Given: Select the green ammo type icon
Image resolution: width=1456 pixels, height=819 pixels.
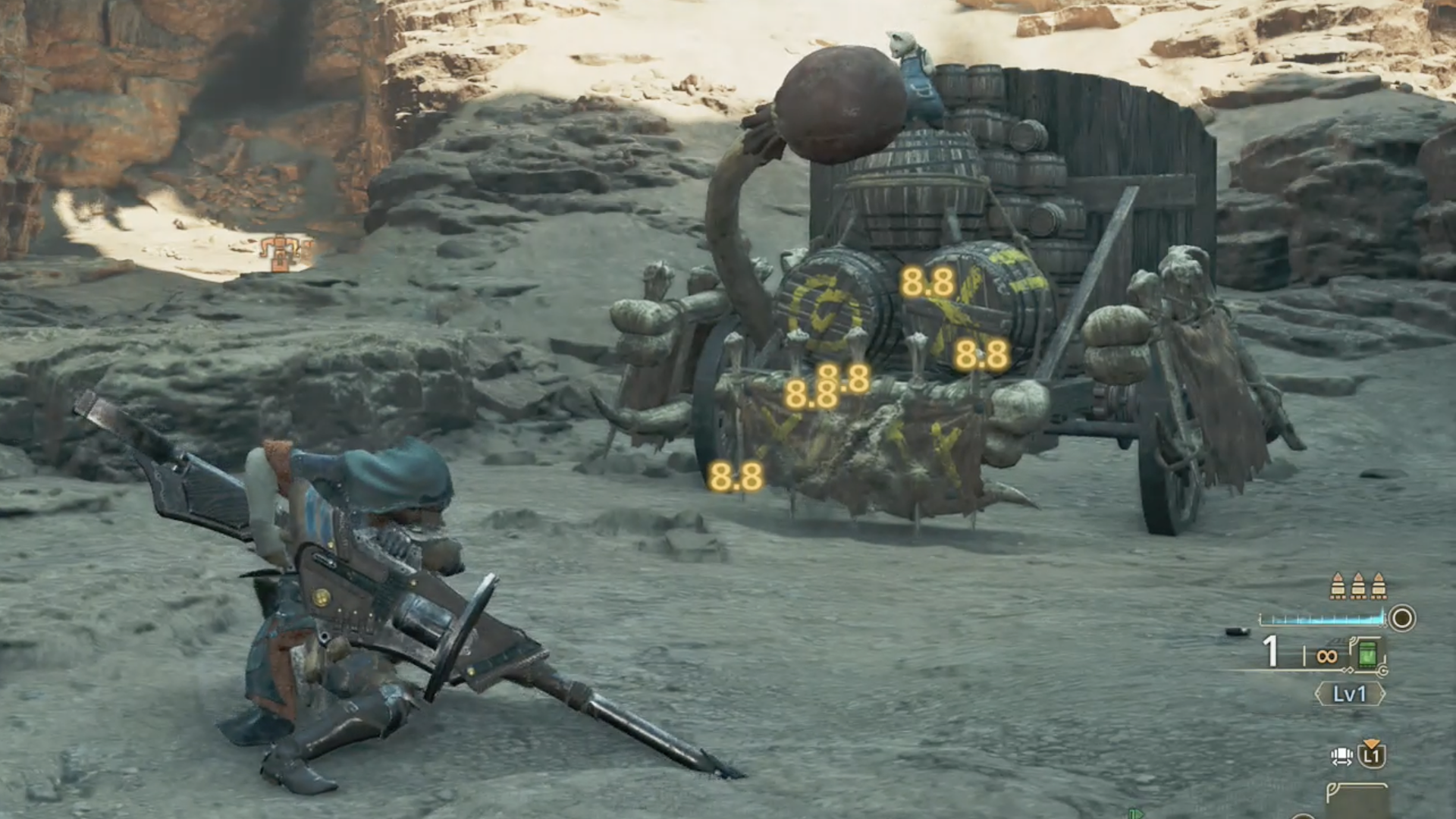Looking at the screenshot, I should point(1367,654).
